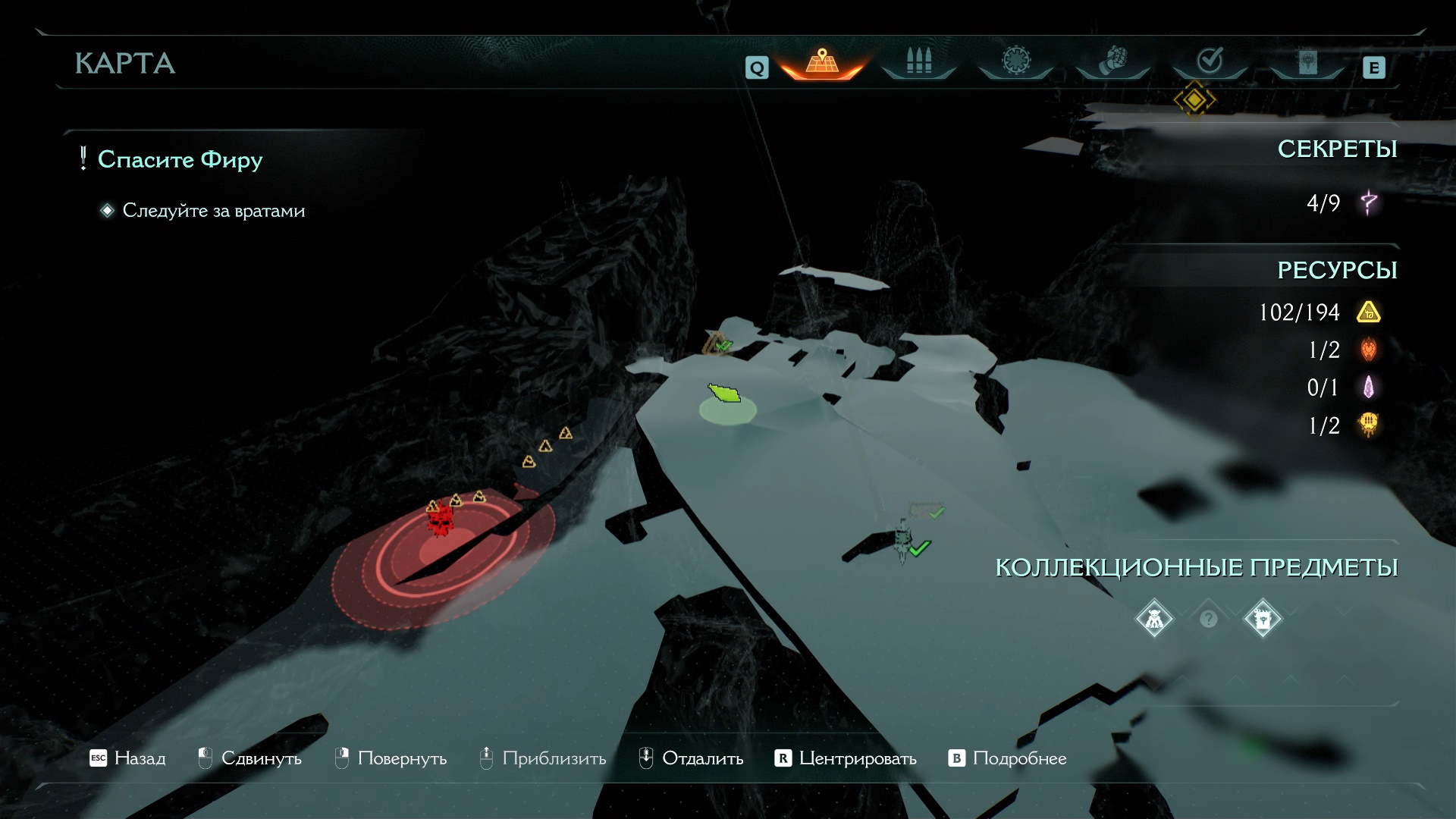1456x819 pixels.
Task: Click the golden demon skull resource icon
Action: pos(1368,425)
